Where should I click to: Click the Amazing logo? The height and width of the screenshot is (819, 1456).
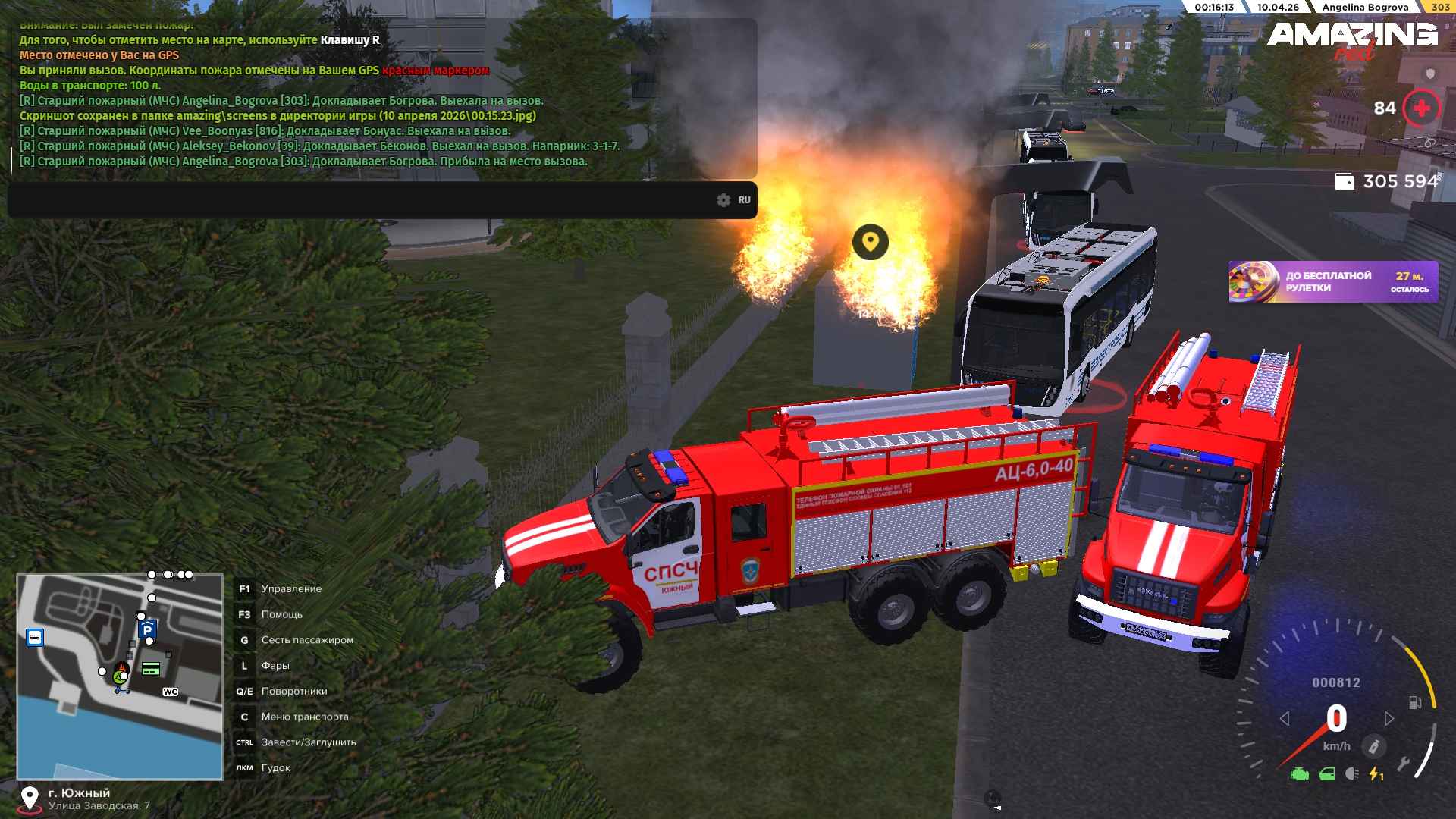point(1351,36)
